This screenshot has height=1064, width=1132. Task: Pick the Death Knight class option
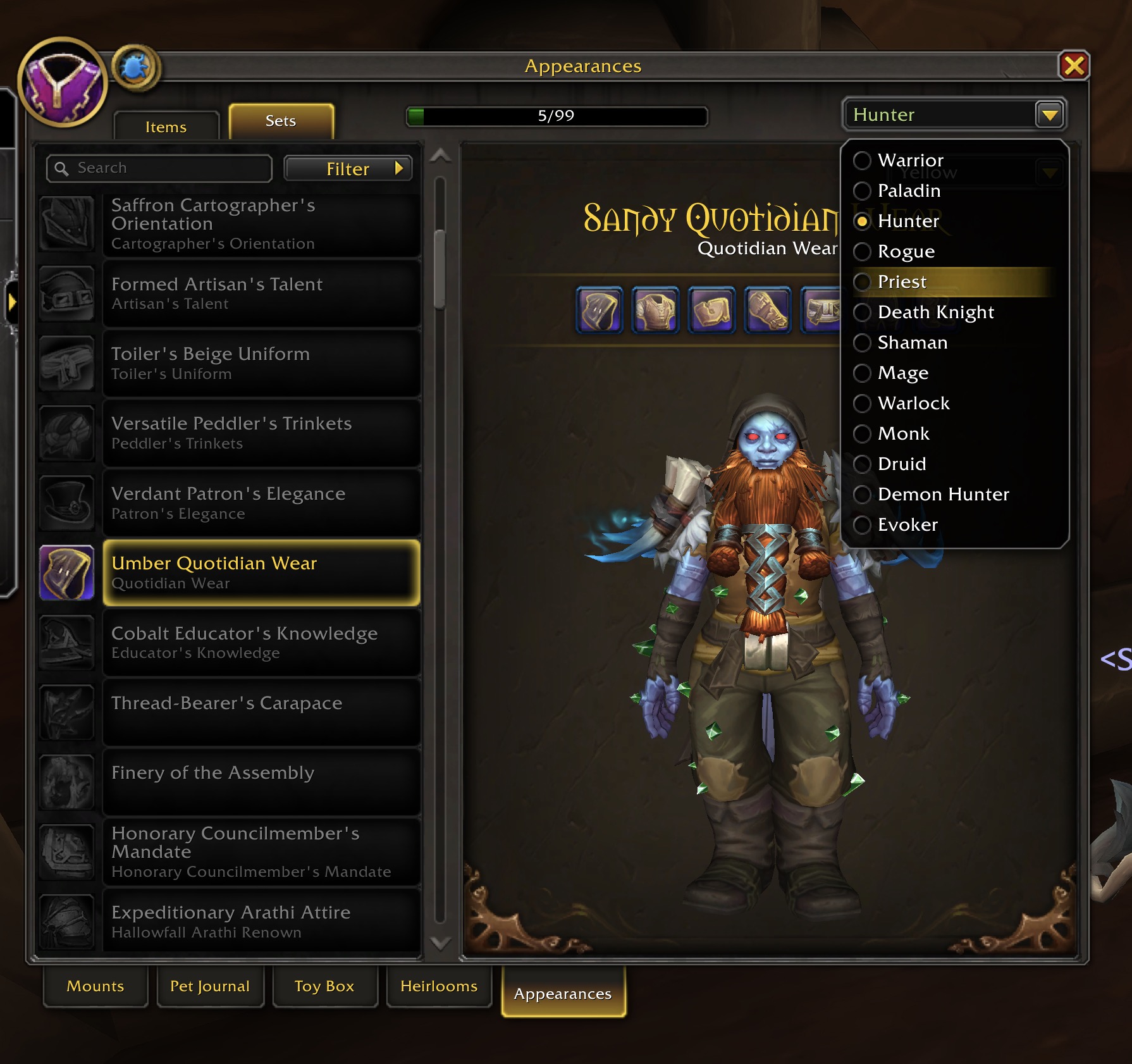pyautogui.click(x=935, y=312)
